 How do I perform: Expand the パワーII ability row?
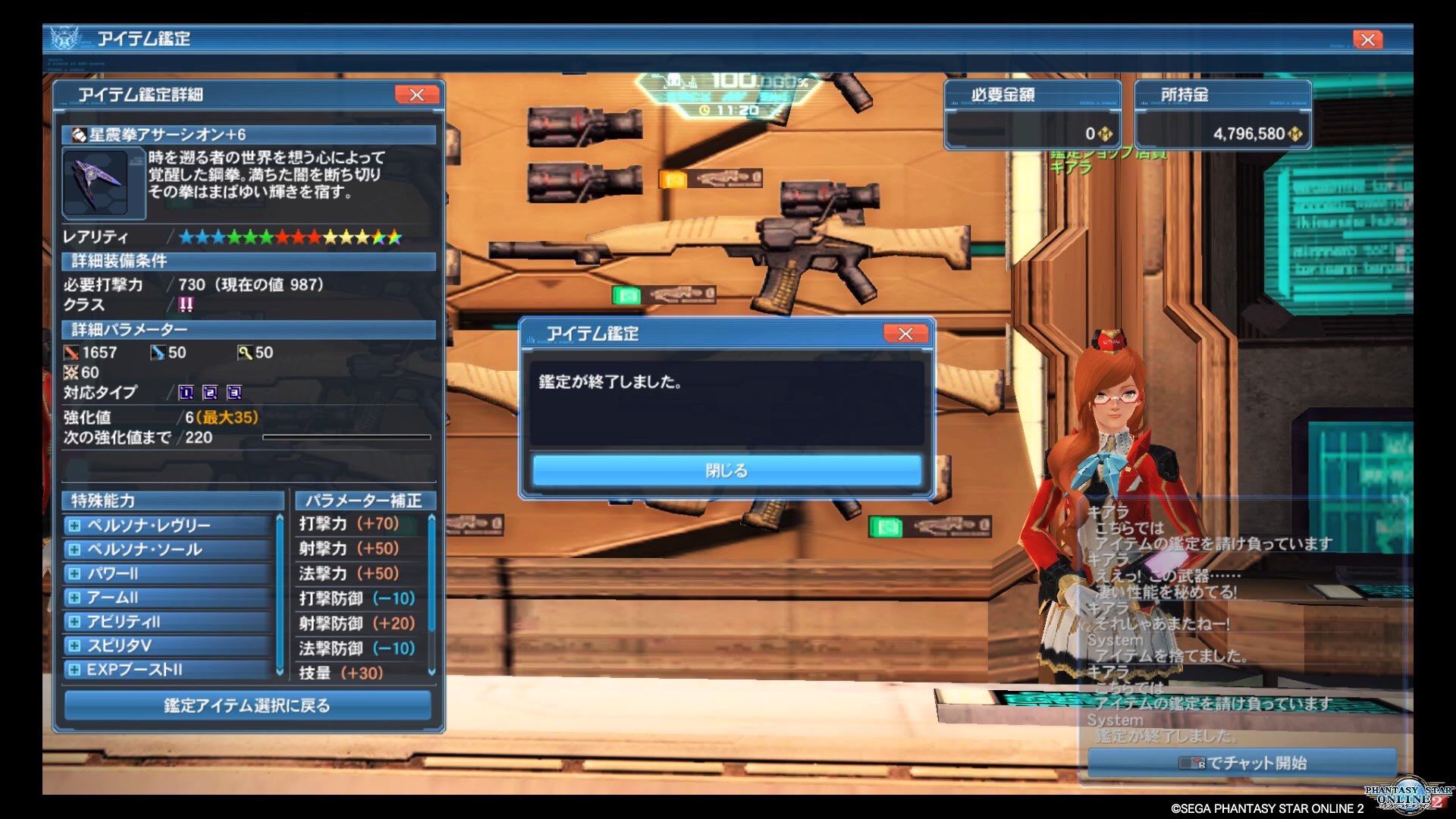point(74,574)
